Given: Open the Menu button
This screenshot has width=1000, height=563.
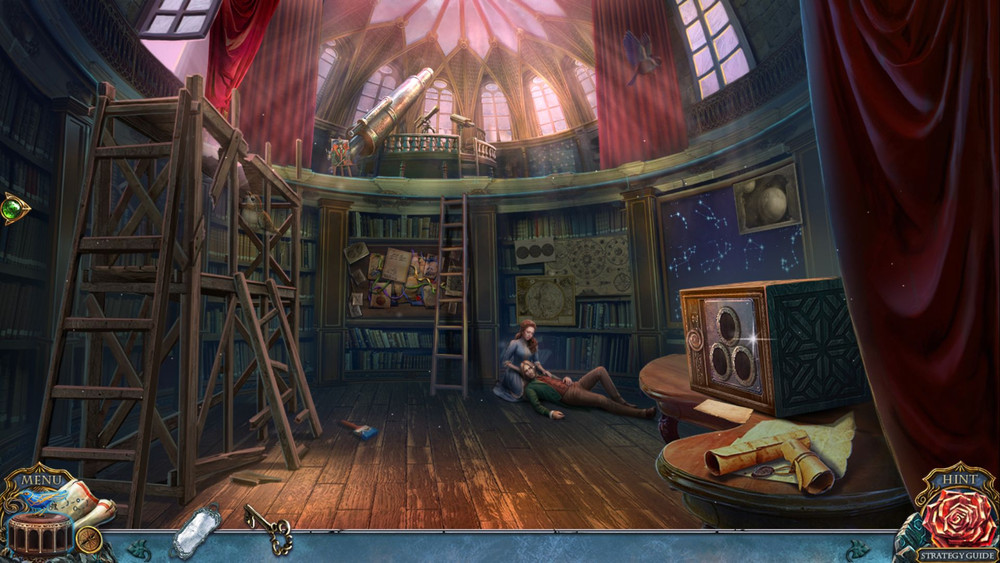Looking at the screenshot, I should (x=41, y=481).
